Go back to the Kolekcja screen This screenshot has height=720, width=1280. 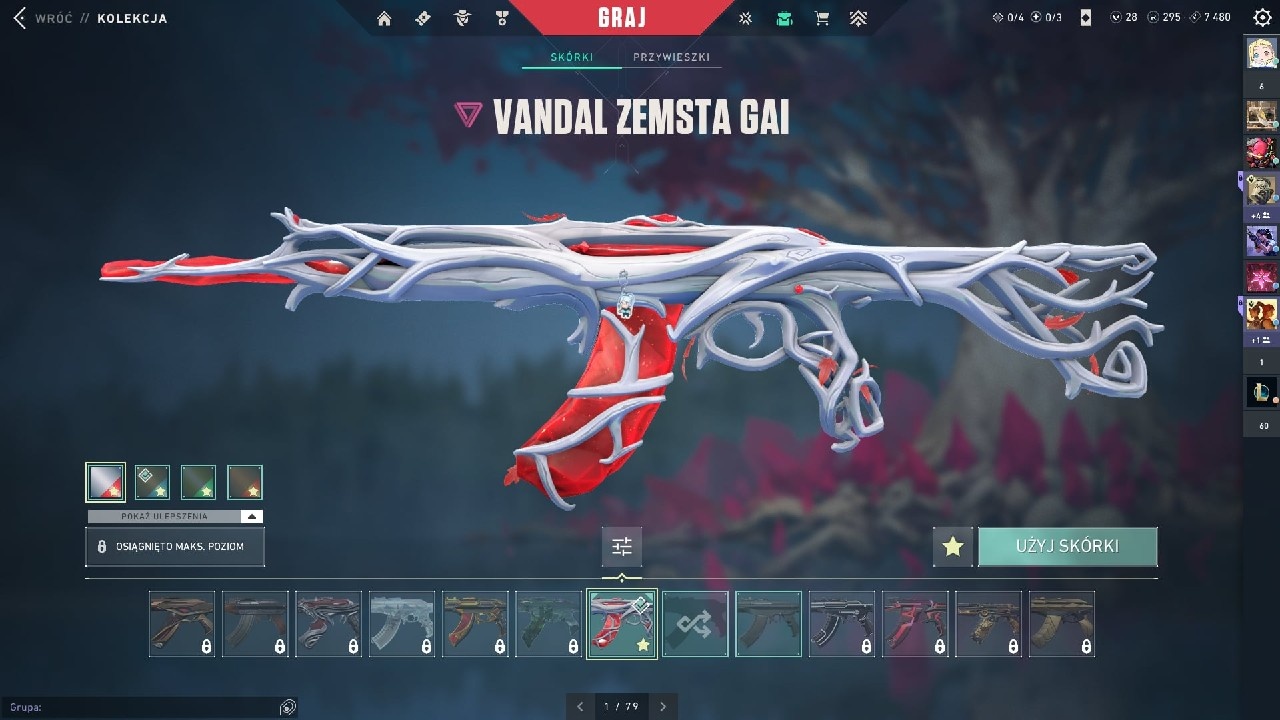click(x=20, y=18)
